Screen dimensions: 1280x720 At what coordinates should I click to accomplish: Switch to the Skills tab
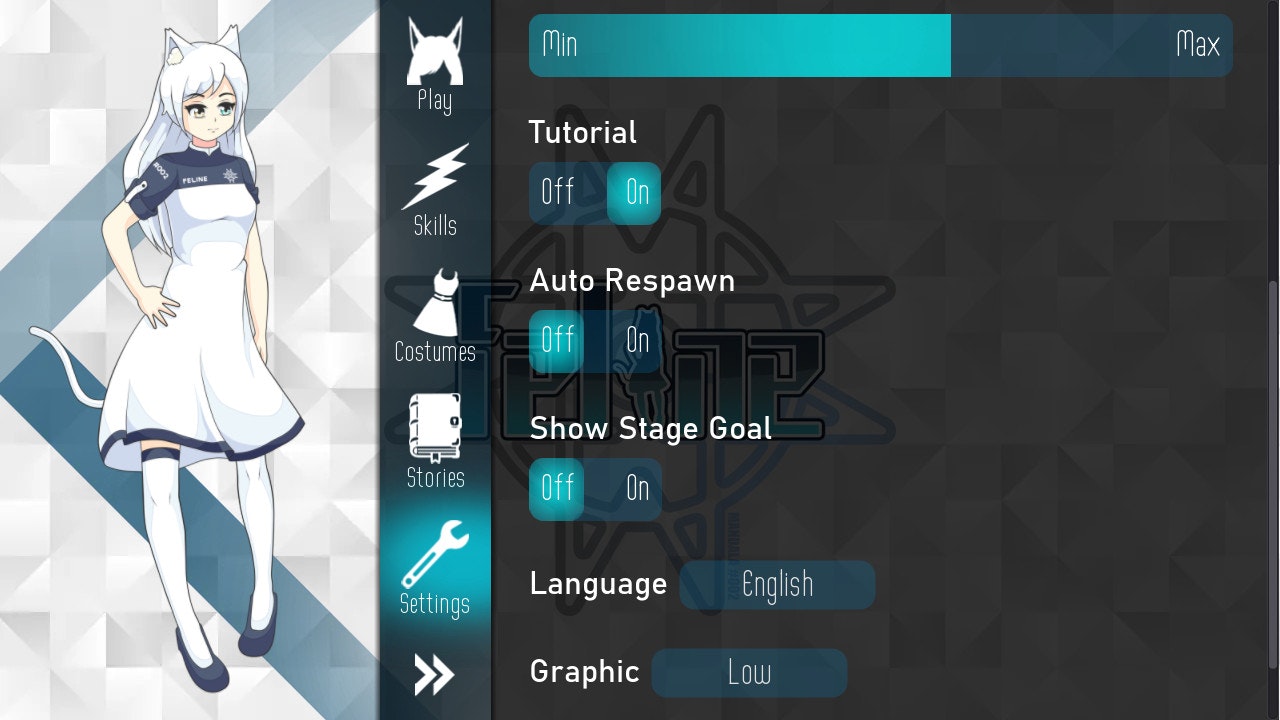pos(435,191)
